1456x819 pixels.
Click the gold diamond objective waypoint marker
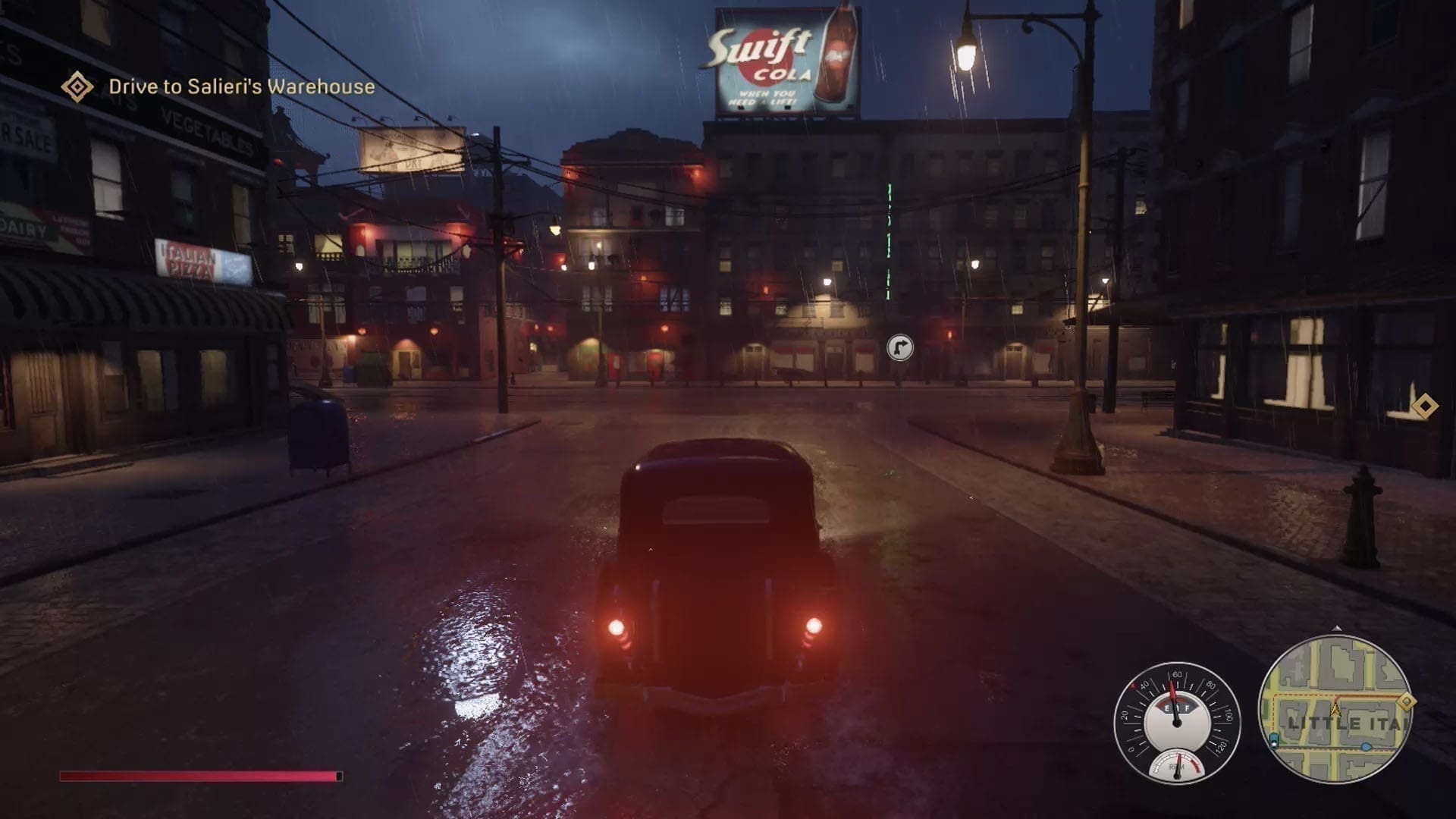1426,406
